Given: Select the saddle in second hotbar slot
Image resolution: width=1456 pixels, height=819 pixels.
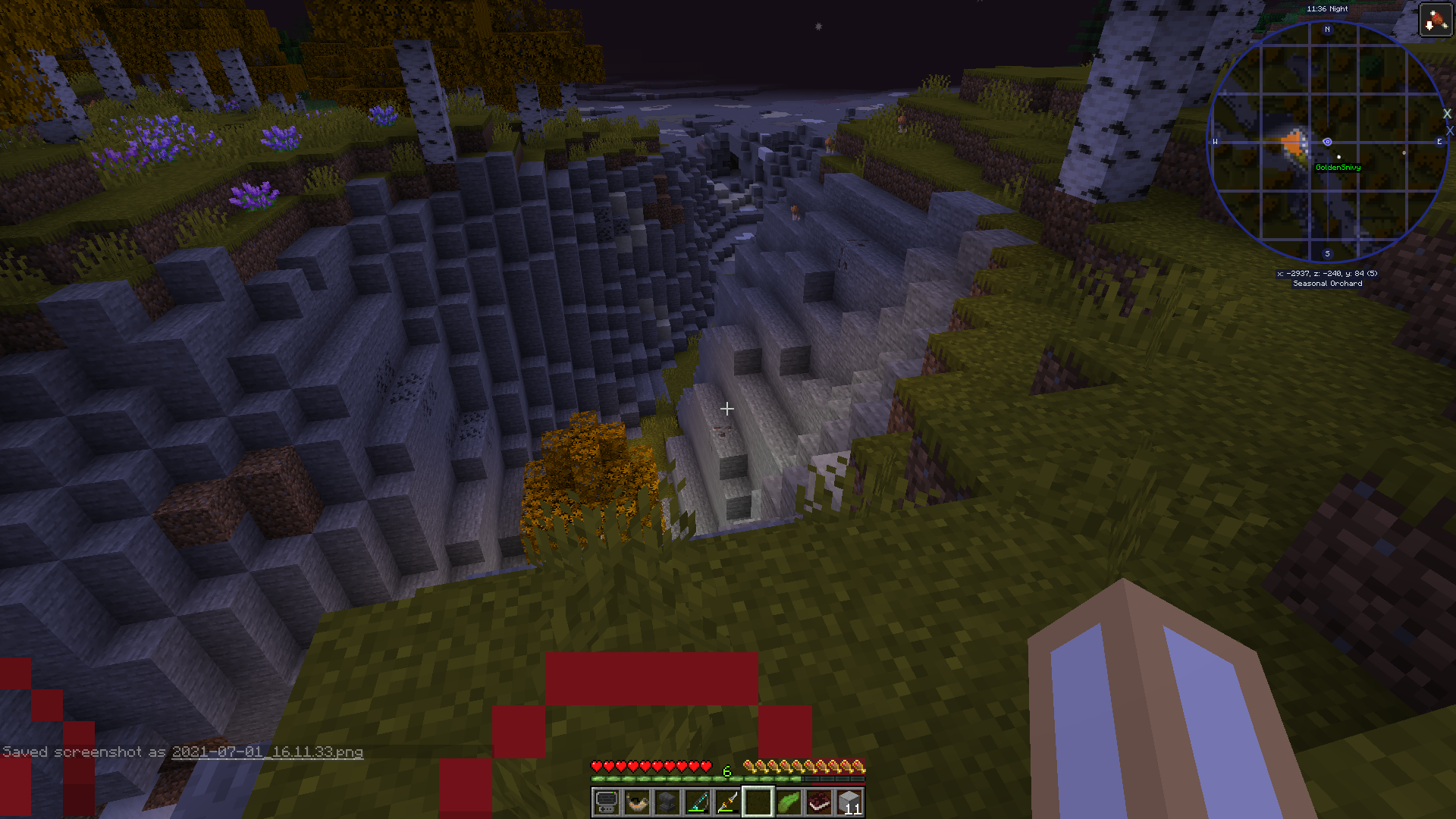Looking at the screenshot, I should [635, 802].
